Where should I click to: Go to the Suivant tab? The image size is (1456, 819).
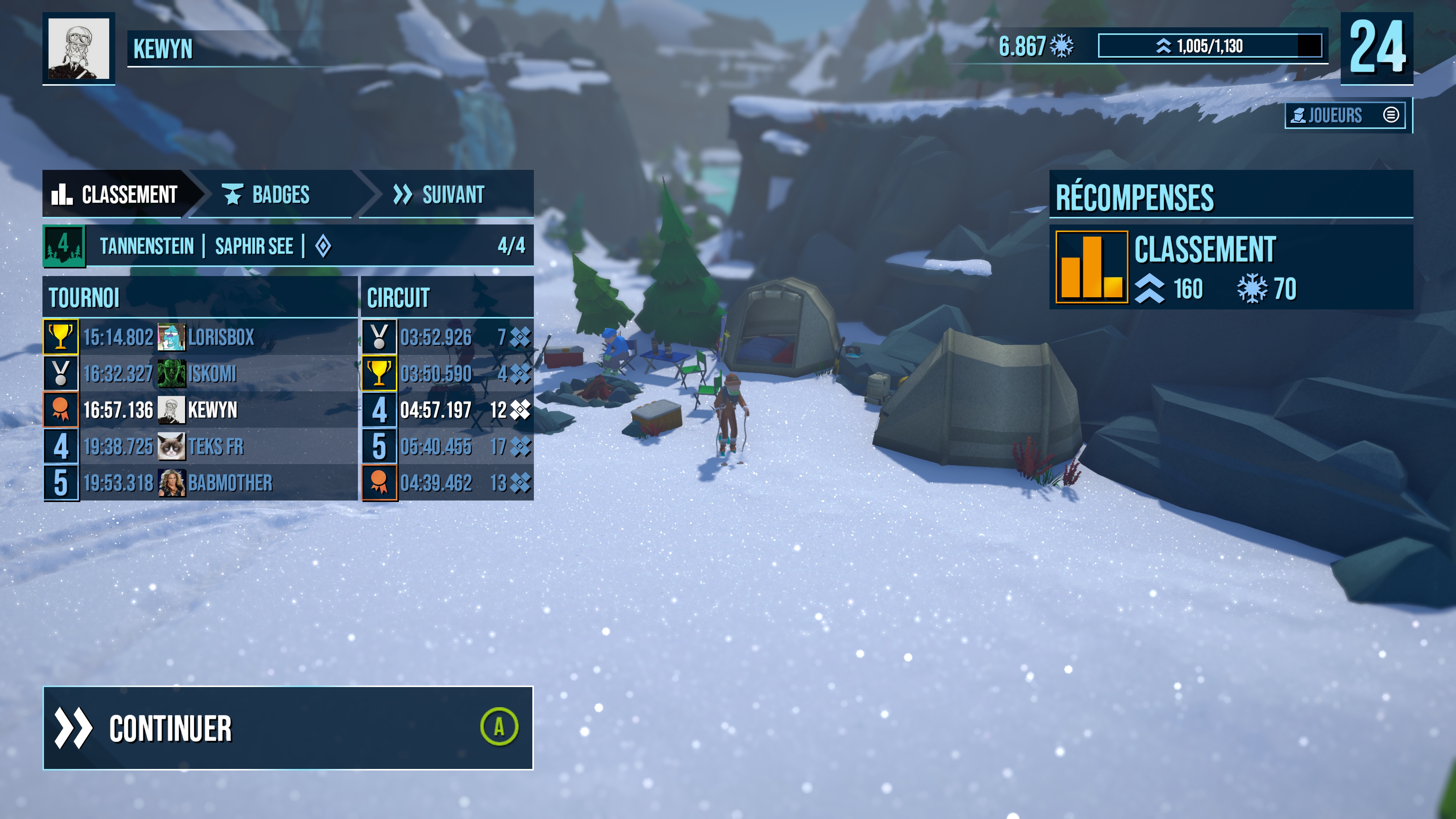440,195
